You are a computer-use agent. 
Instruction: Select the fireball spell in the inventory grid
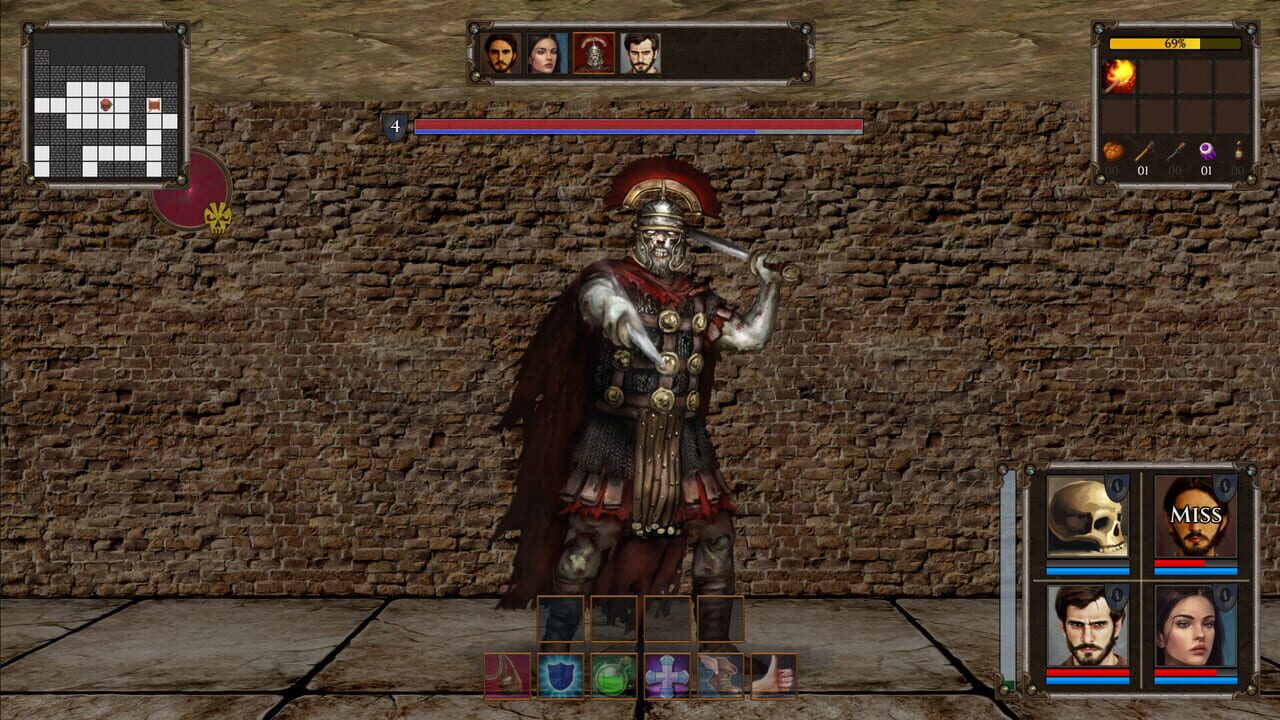coord(1117,75)
